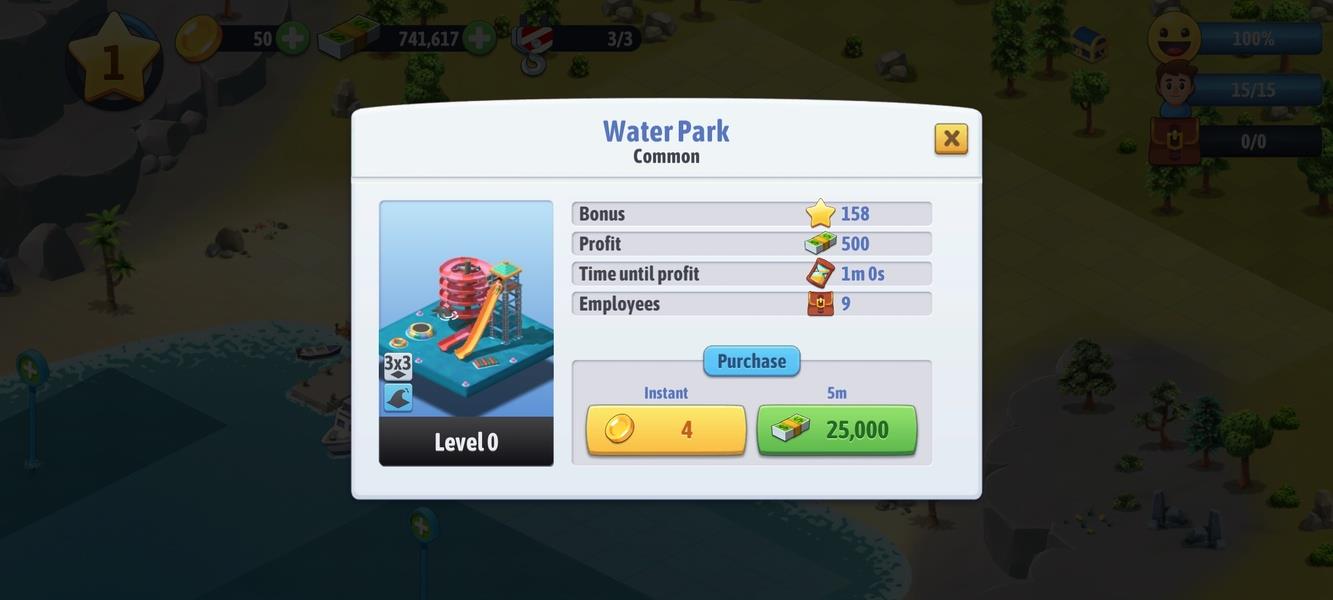Close the Water Park dialog
The width and height of the screenshot is (1333, 600).
tap(951, 139)
